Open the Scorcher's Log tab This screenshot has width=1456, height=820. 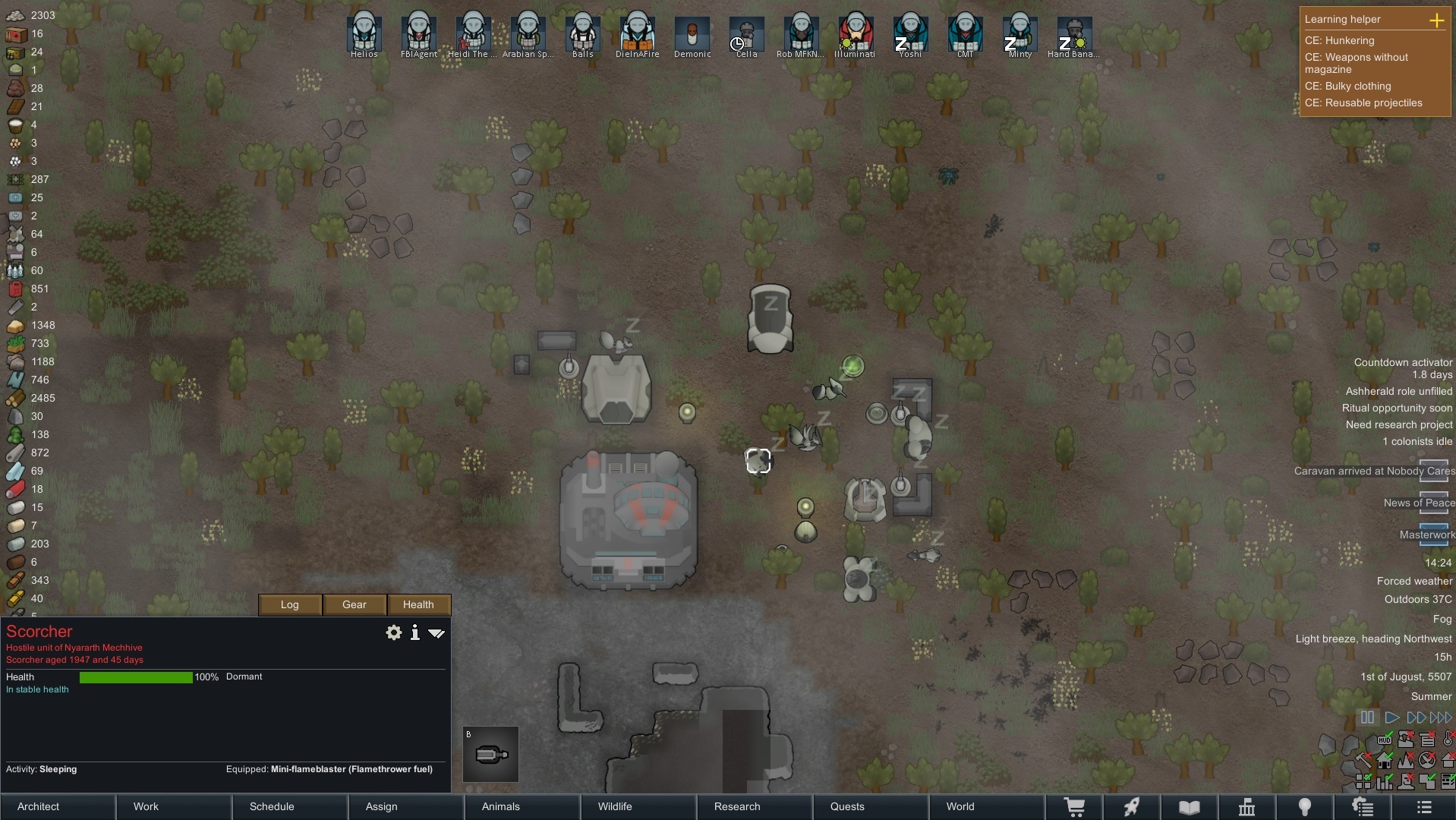(x=290, y=604)
